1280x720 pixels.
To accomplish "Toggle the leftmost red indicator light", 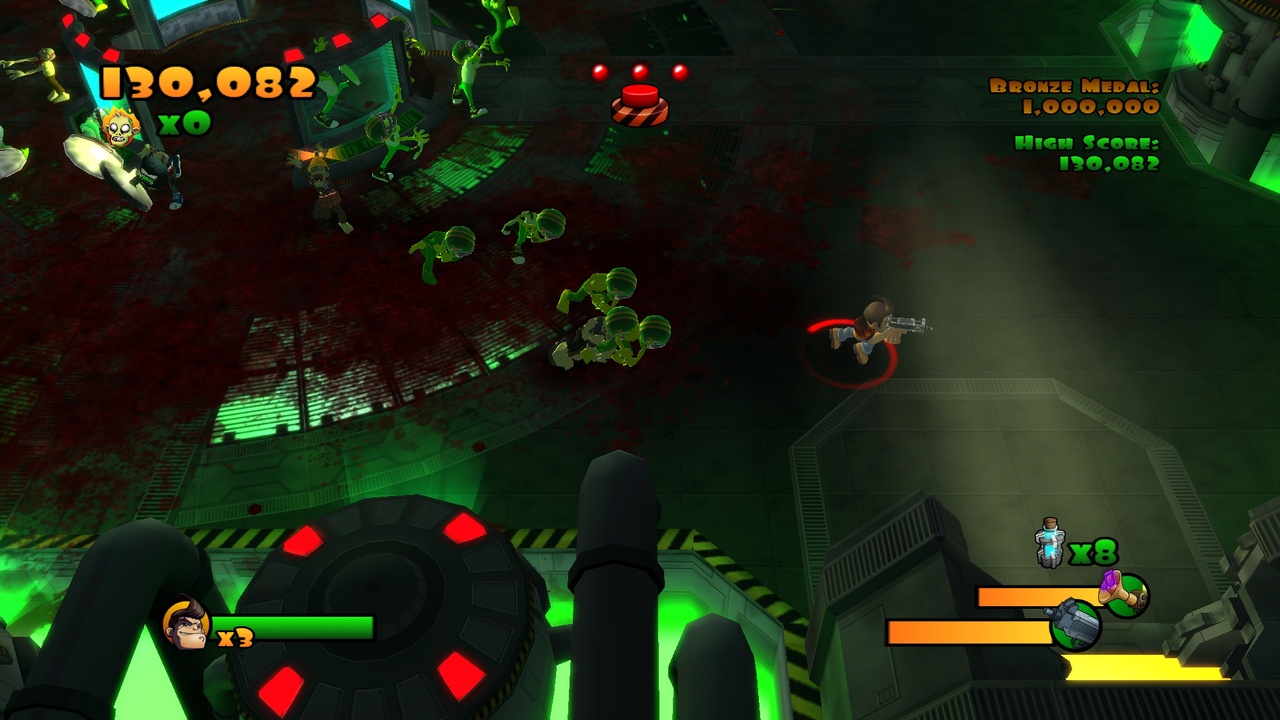I will click(598, 70).
